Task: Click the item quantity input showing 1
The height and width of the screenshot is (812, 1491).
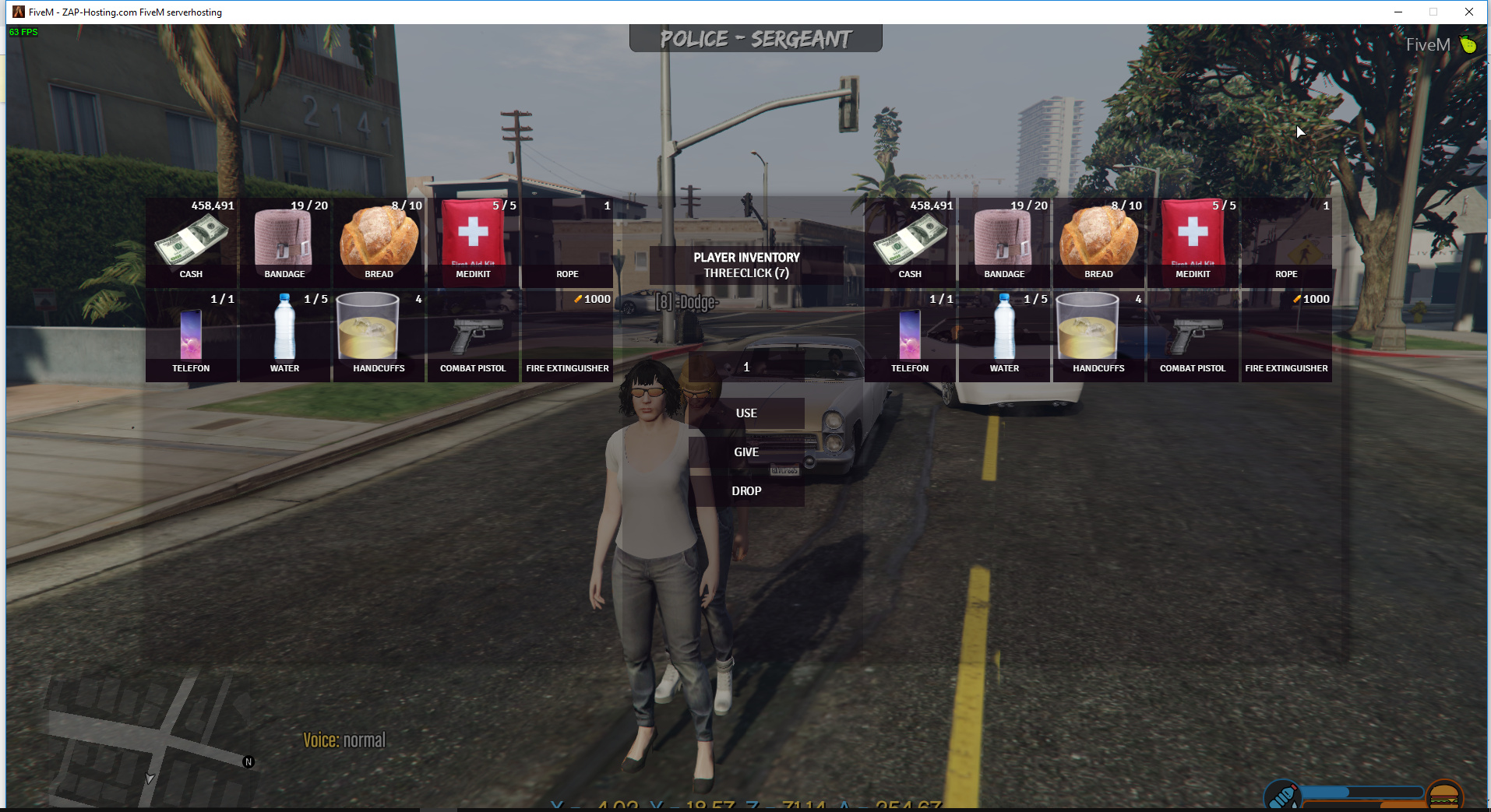Action: pyautogui.click(x=745, y=367)
